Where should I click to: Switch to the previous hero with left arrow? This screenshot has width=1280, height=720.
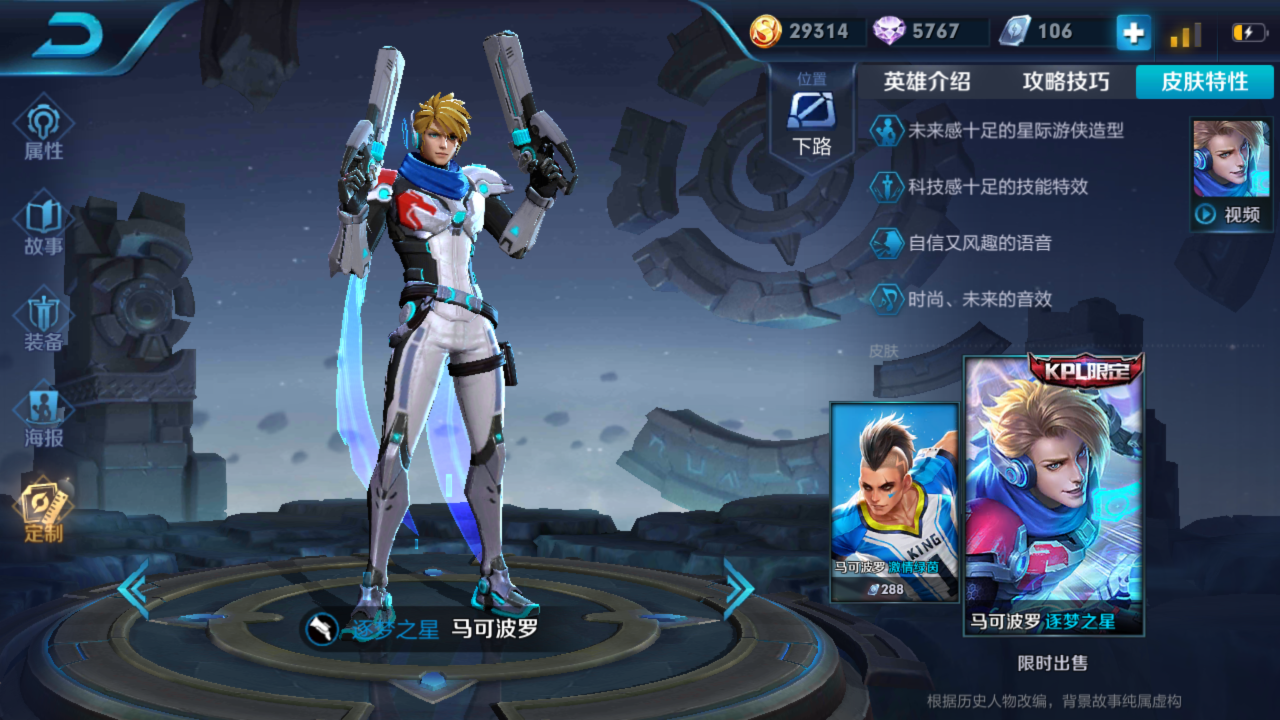(x=132, y=590)
